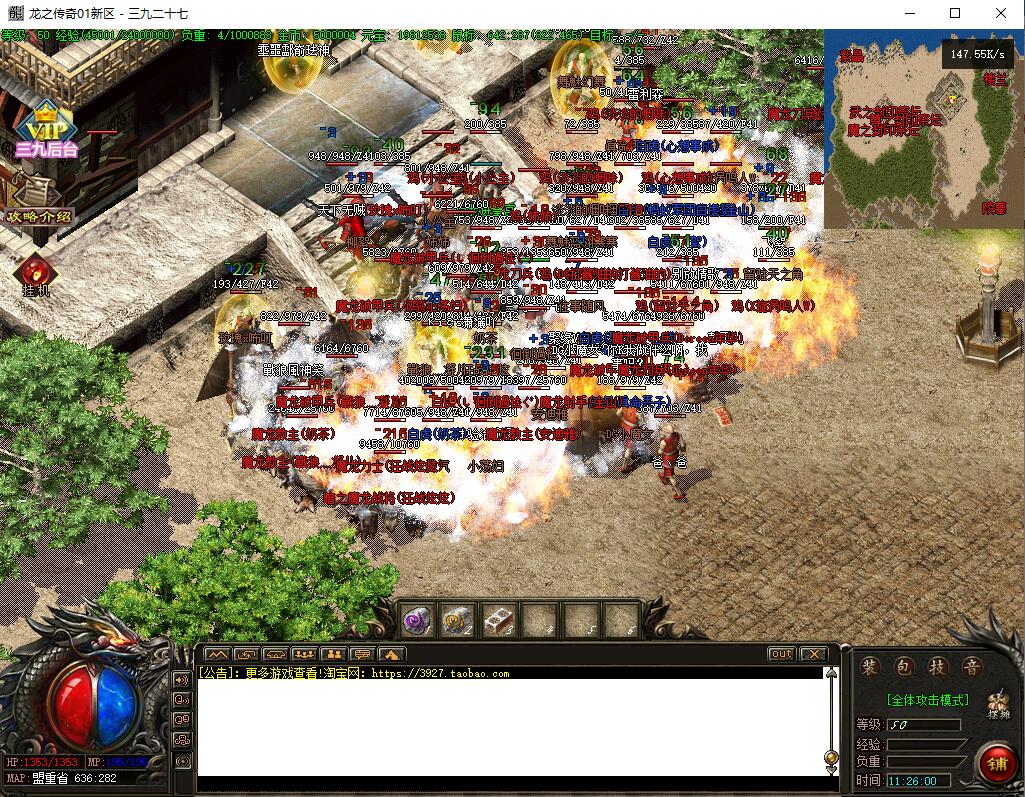Click the round red 铺 shop button
This screenshot has height=797, width=1025.
996,765
